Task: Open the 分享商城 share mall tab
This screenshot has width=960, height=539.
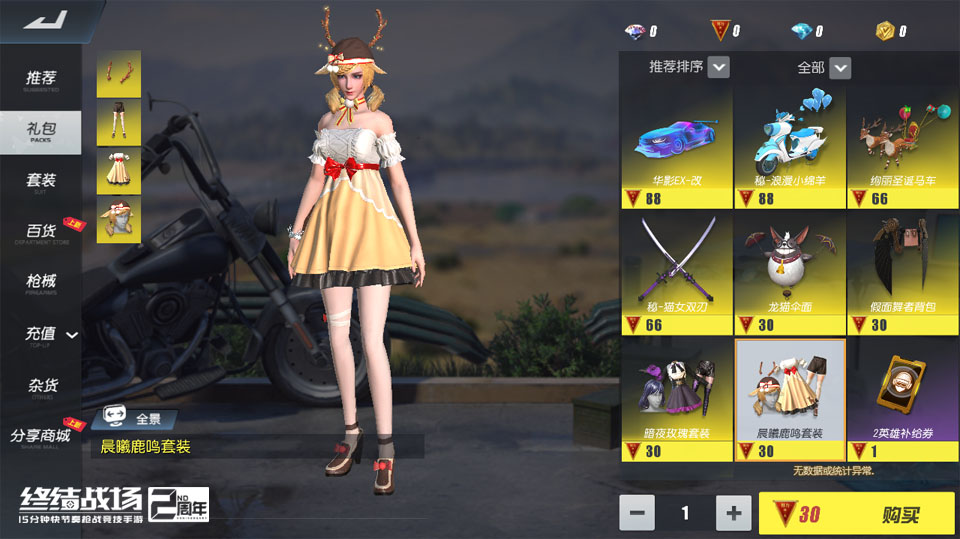Action: (41, 437)
